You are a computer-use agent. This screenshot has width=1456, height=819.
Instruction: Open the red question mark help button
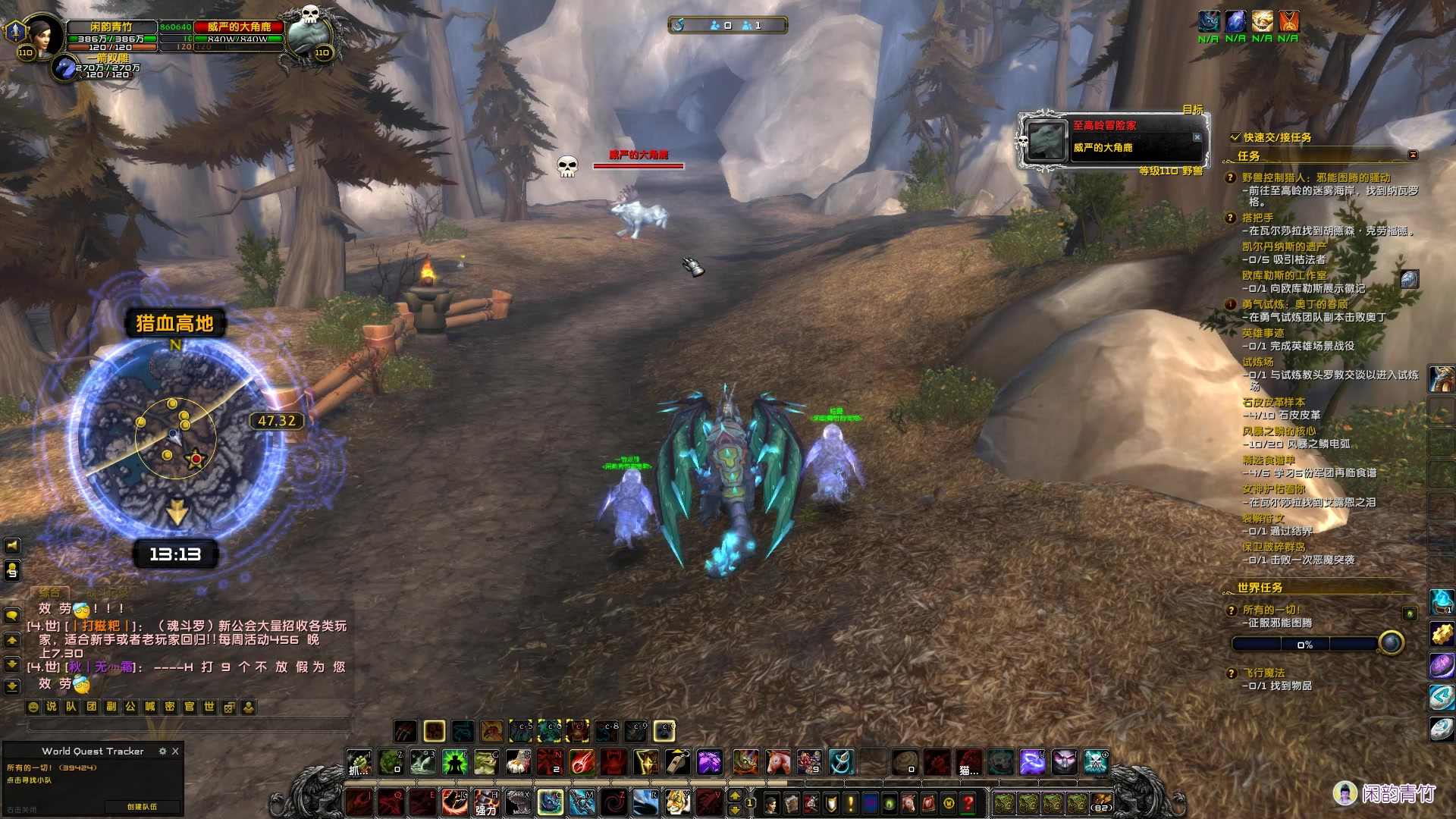[968, 802]
